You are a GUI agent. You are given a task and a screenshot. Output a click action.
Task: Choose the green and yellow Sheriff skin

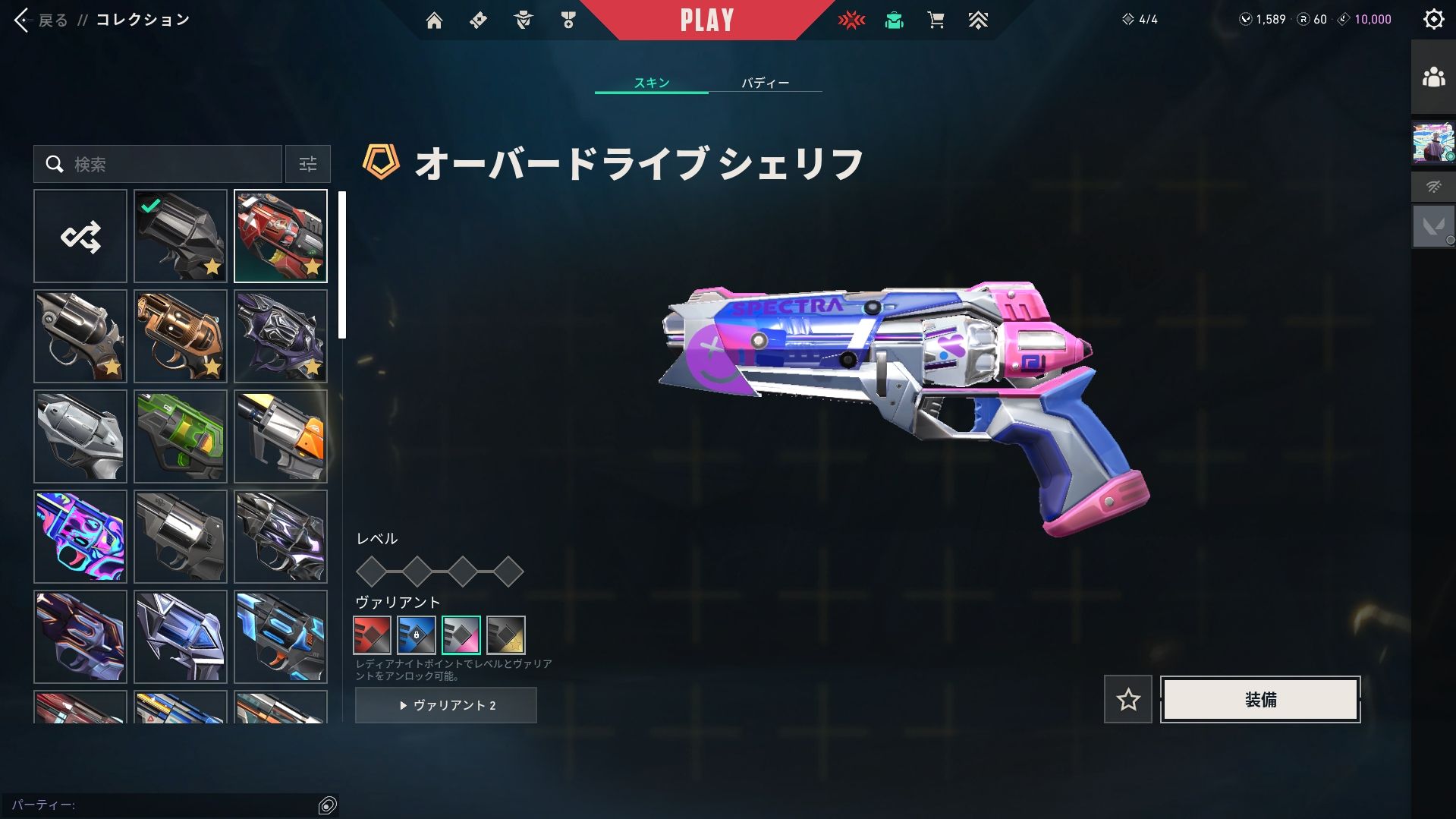tap(181, 436)
